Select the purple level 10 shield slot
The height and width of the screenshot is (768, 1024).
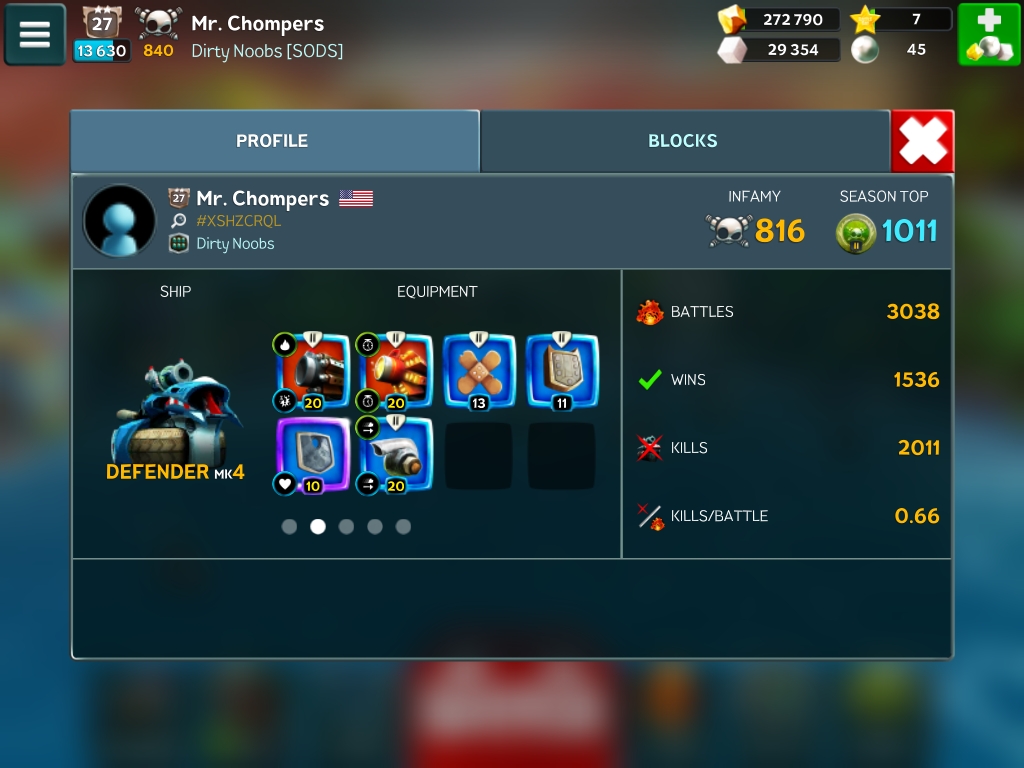[x=314, y=455]
